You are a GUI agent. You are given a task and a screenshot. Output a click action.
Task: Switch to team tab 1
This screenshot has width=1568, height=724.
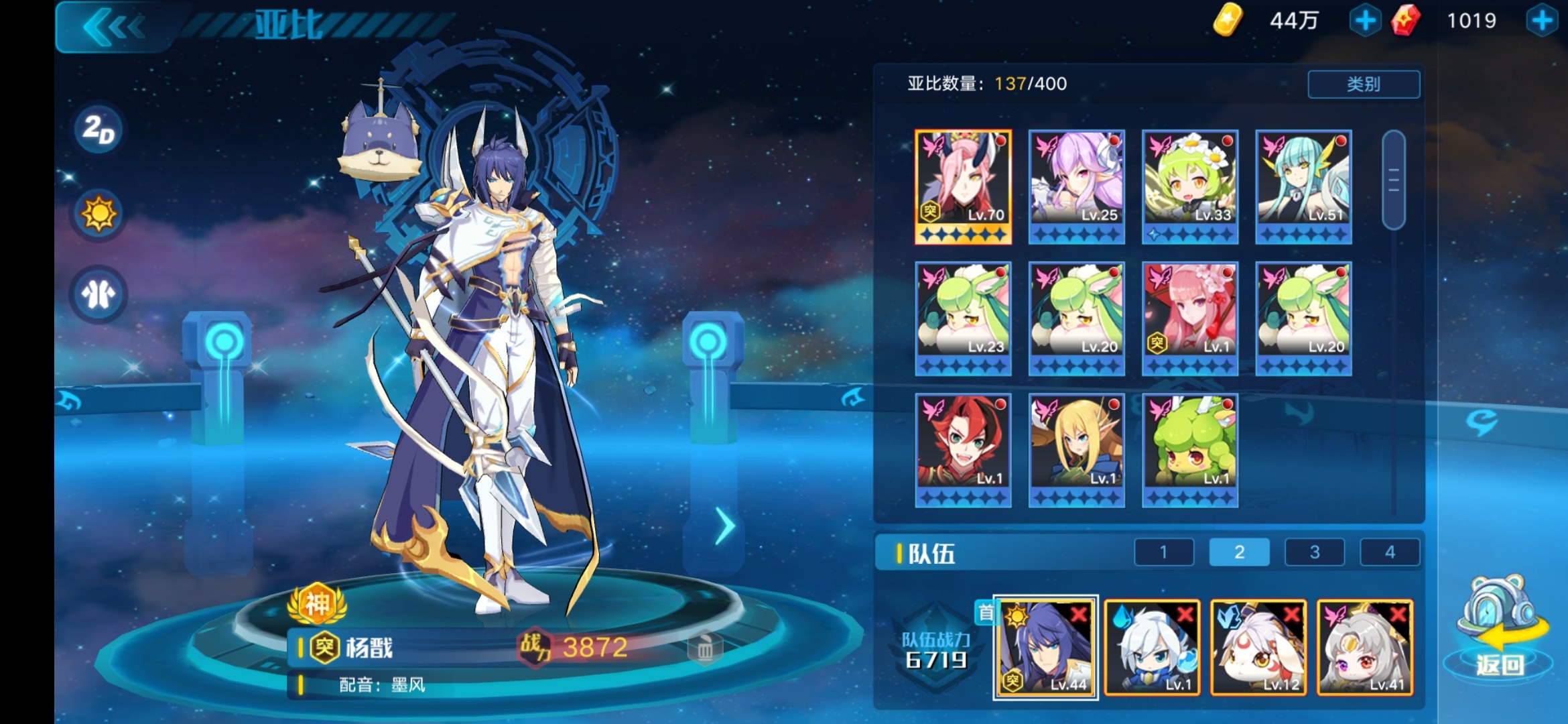pyautogui.click(x=1163, y=552)
